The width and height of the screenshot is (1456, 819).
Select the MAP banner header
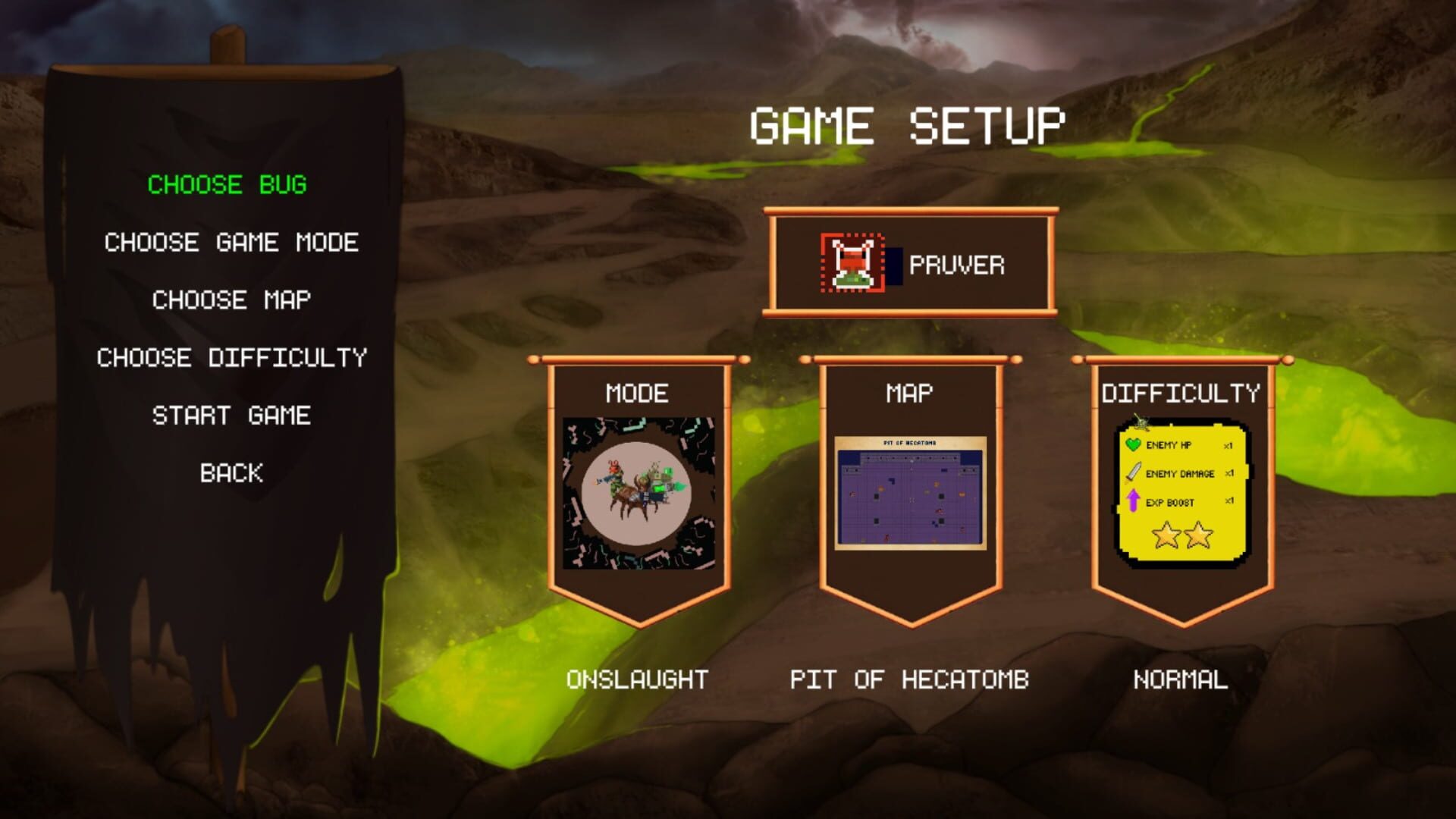tap(906, 391)
